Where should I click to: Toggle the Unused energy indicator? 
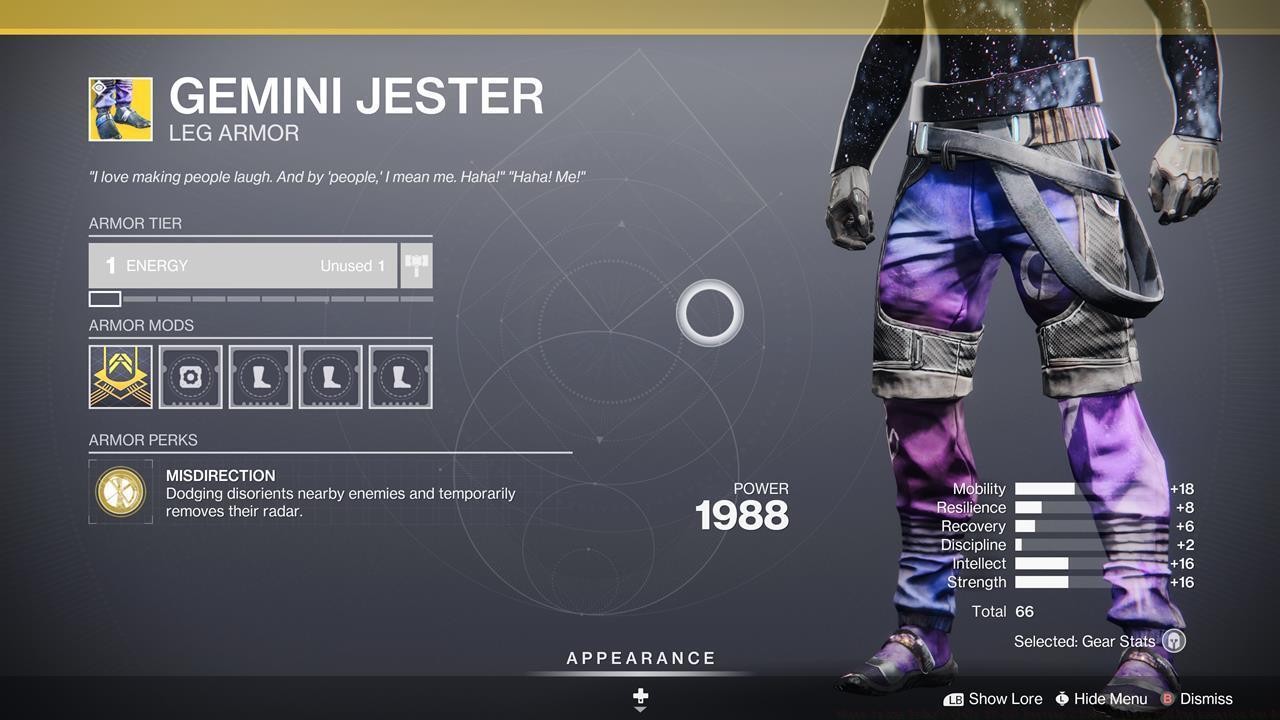point(352,265)
